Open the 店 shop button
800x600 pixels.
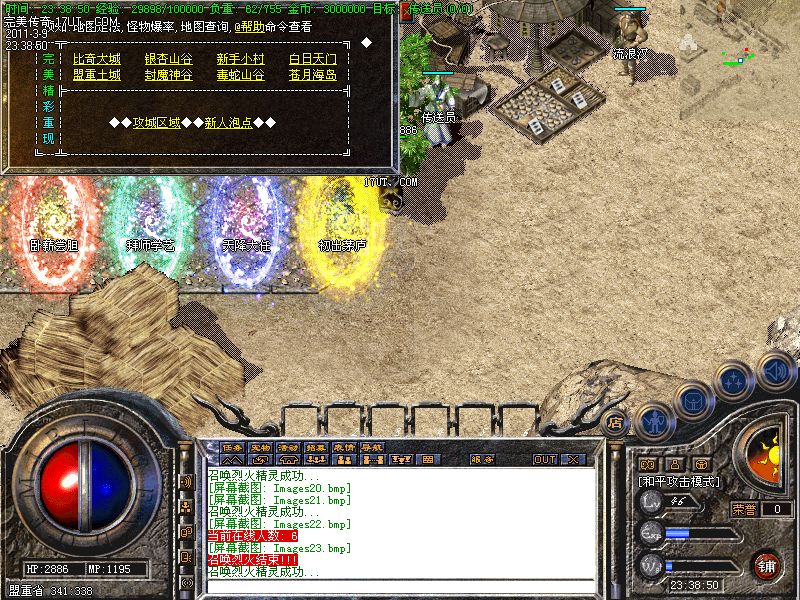coord(615,421)
